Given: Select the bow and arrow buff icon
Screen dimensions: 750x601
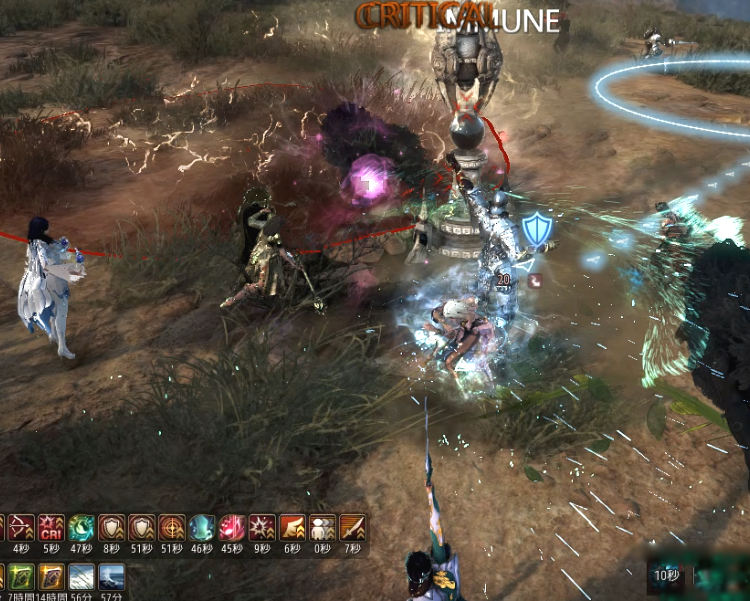Looking at the screenshot, I should [20, 527].
